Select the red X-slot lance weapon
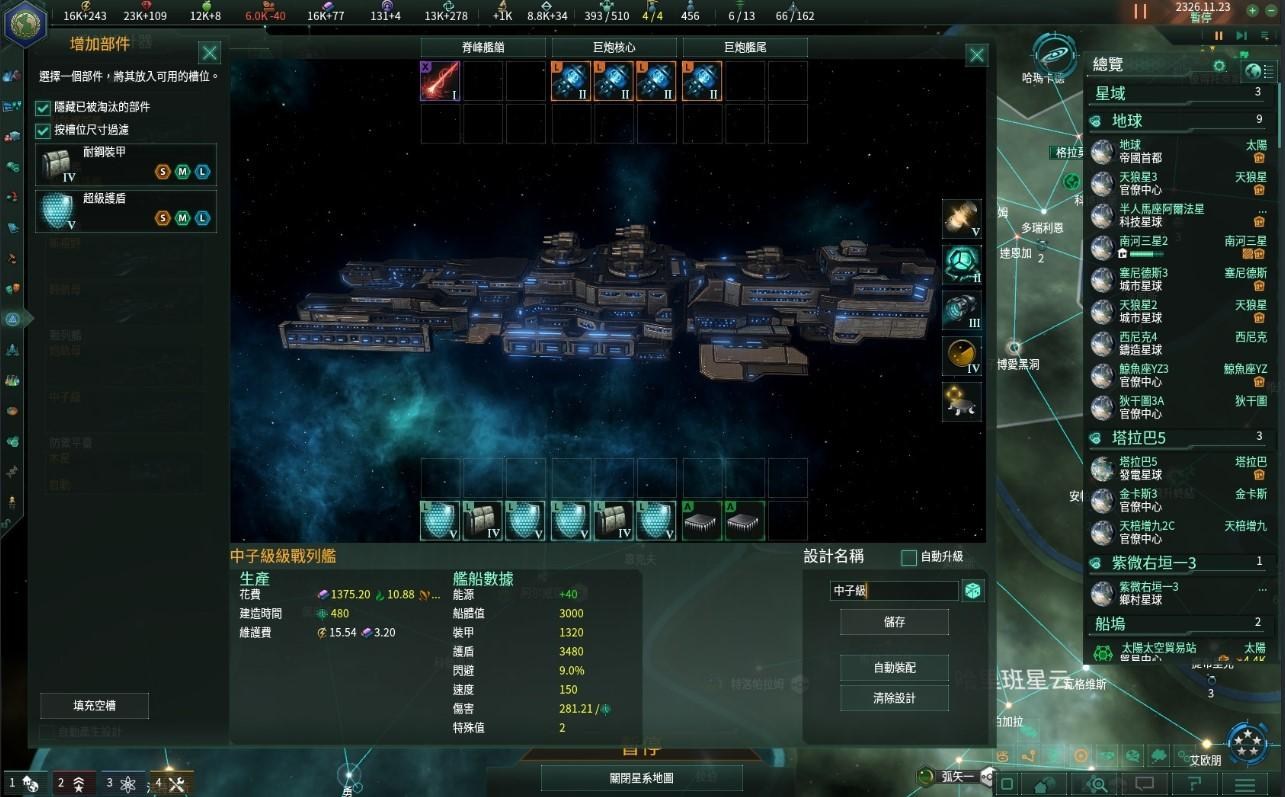1285x797 pixels. (440, 82)
